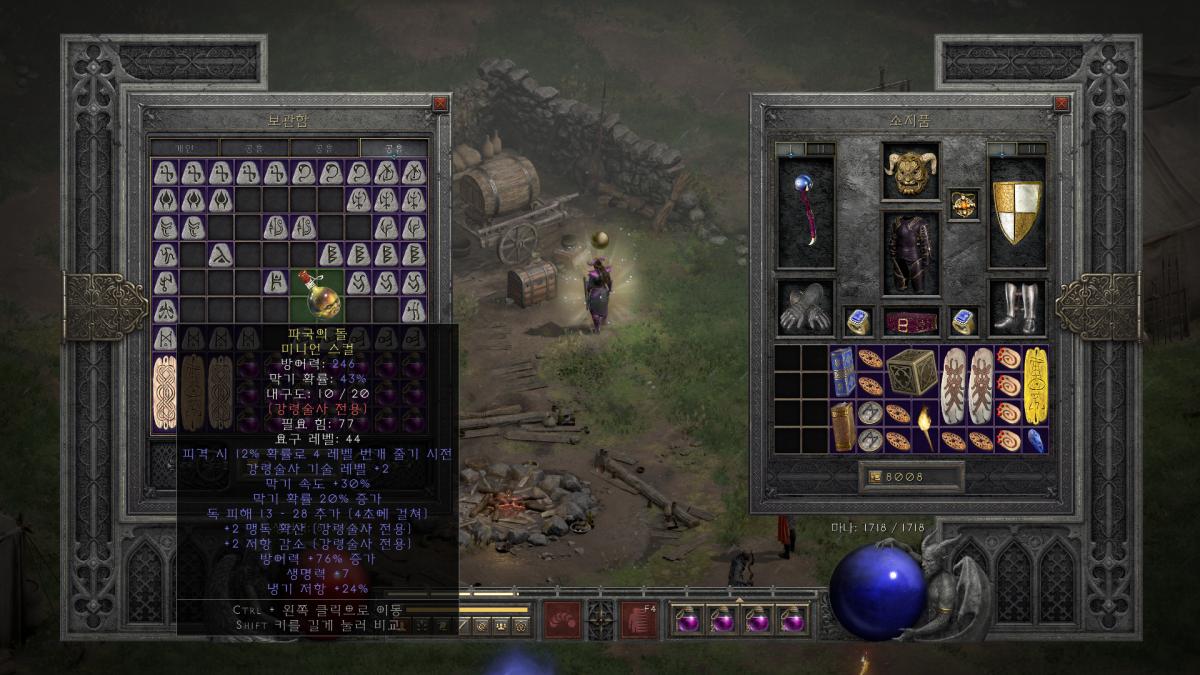This screenshot has height=675, width=1200.
Task: Pick up the yellow skull potion in stash
Action: [316, 296]
